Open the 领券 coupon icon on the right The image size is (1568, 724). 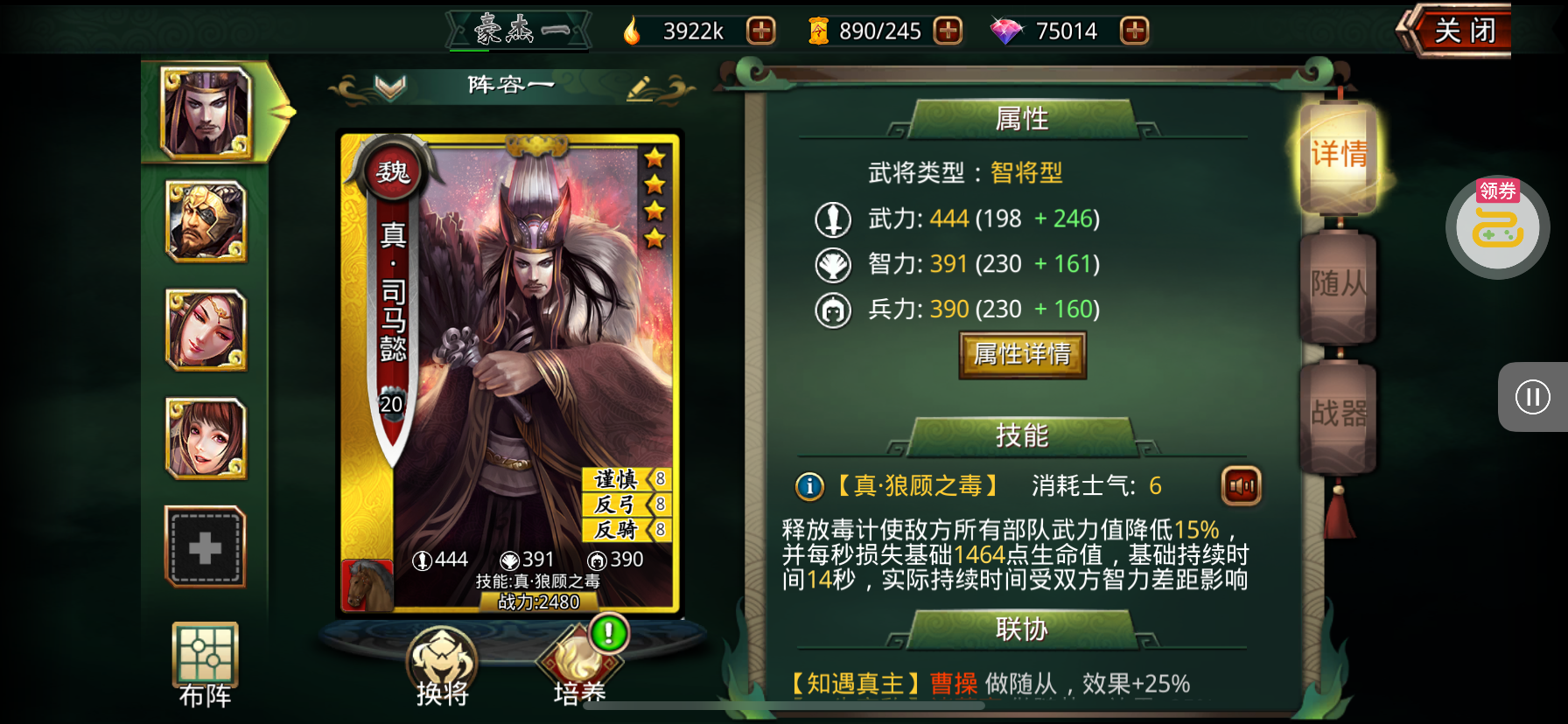tap(1496, 226)
